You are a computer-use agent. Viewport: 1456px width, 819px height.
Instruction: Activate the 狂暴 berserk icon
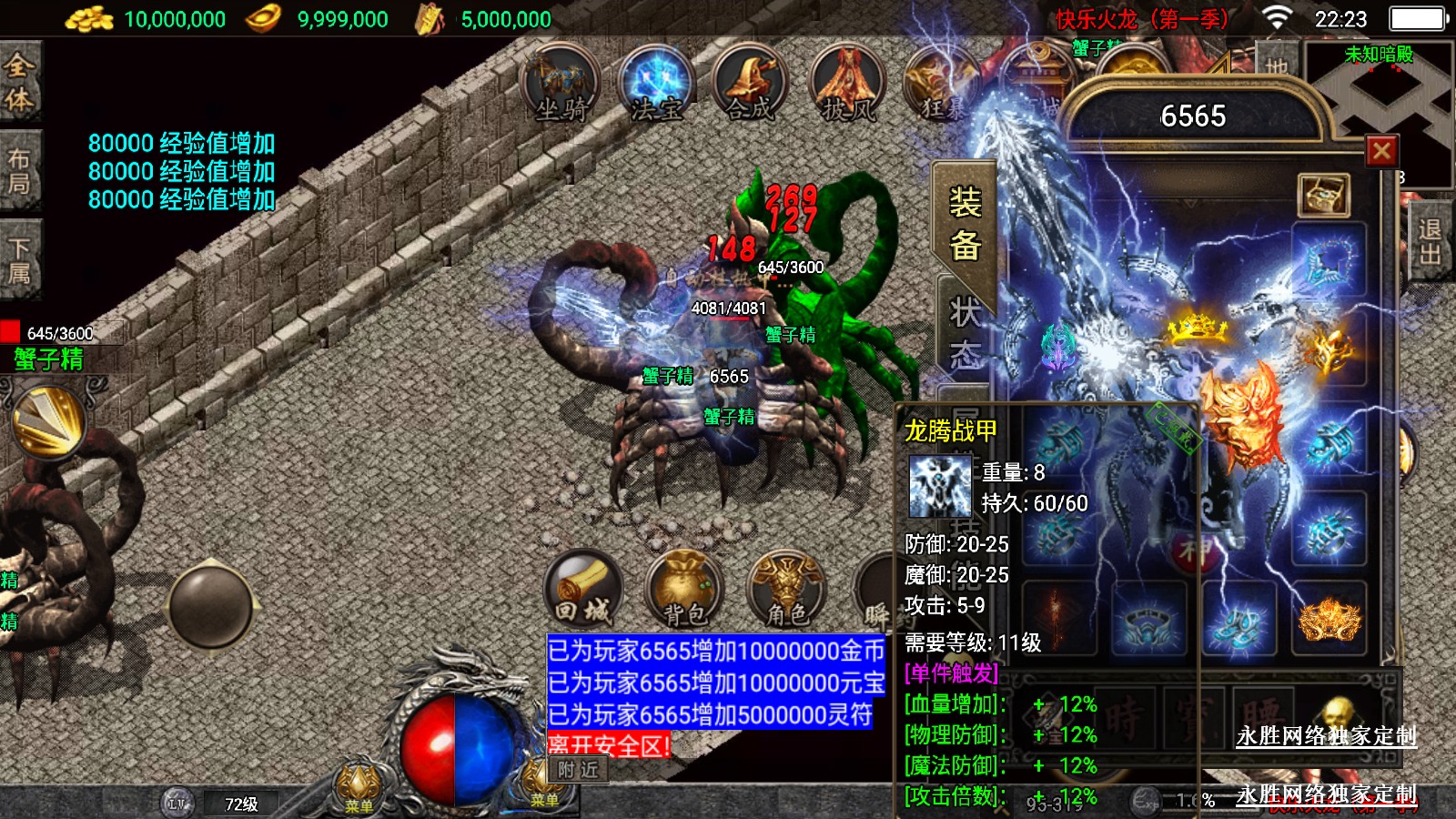940,84
